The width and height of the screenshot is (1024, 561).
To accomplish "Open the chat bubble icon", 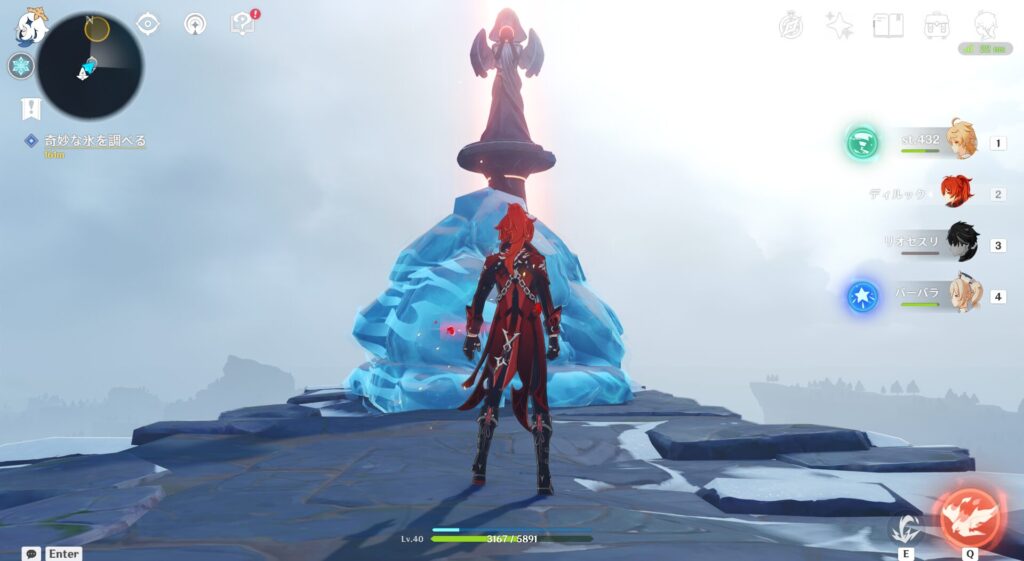I will 31,553.
